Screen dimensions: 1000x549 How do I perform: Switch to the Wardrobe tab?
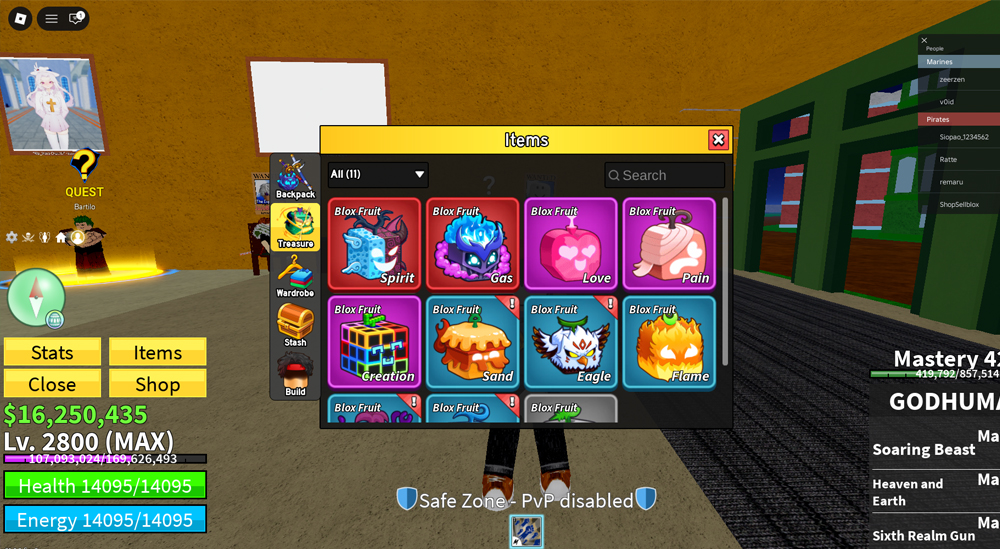tap(295, 277)
